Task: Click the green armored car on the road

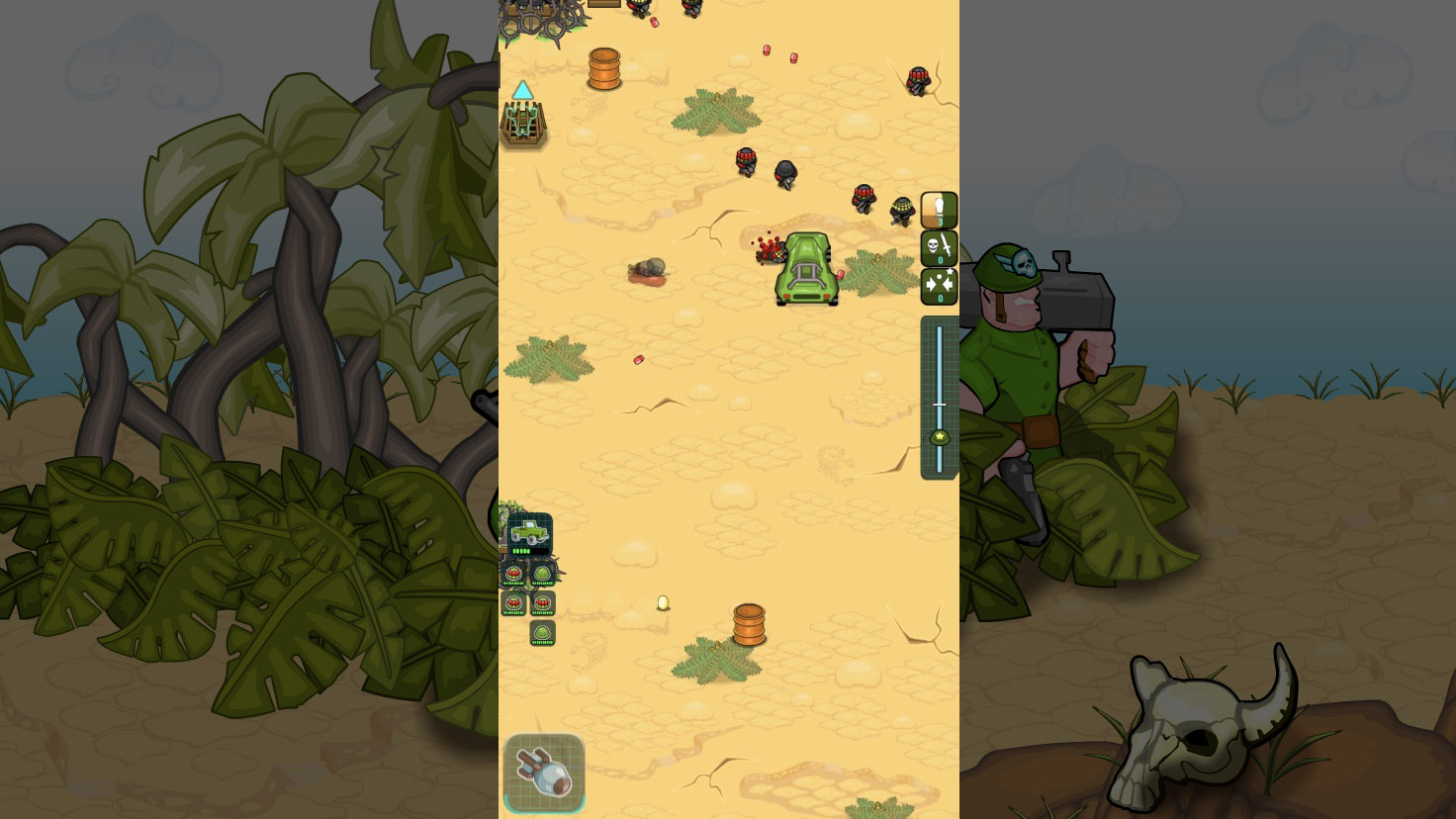Action: (806, 269)
